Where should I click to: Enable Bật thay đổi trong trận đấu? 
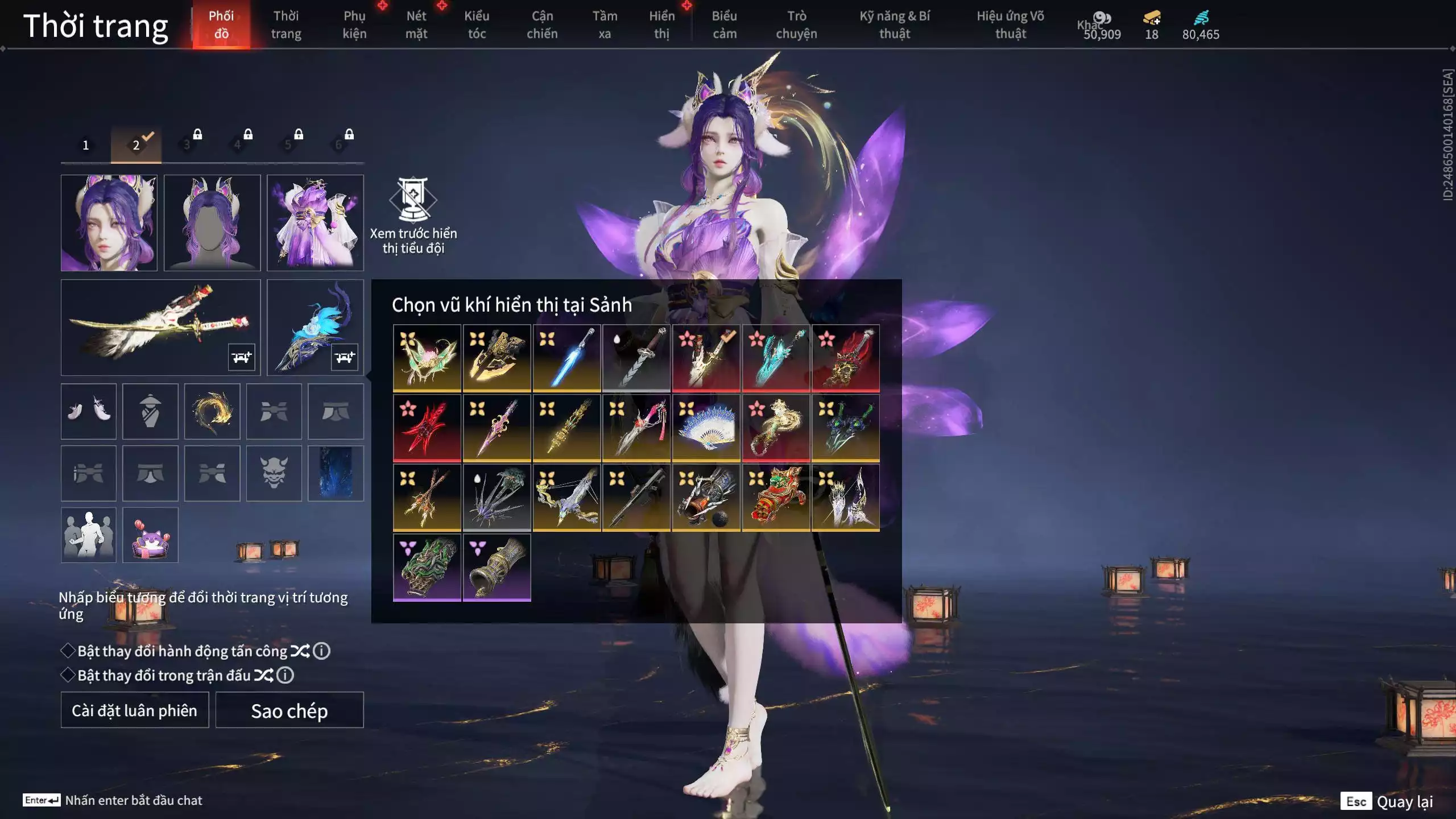pyautogui.click(x=68, y=675)
